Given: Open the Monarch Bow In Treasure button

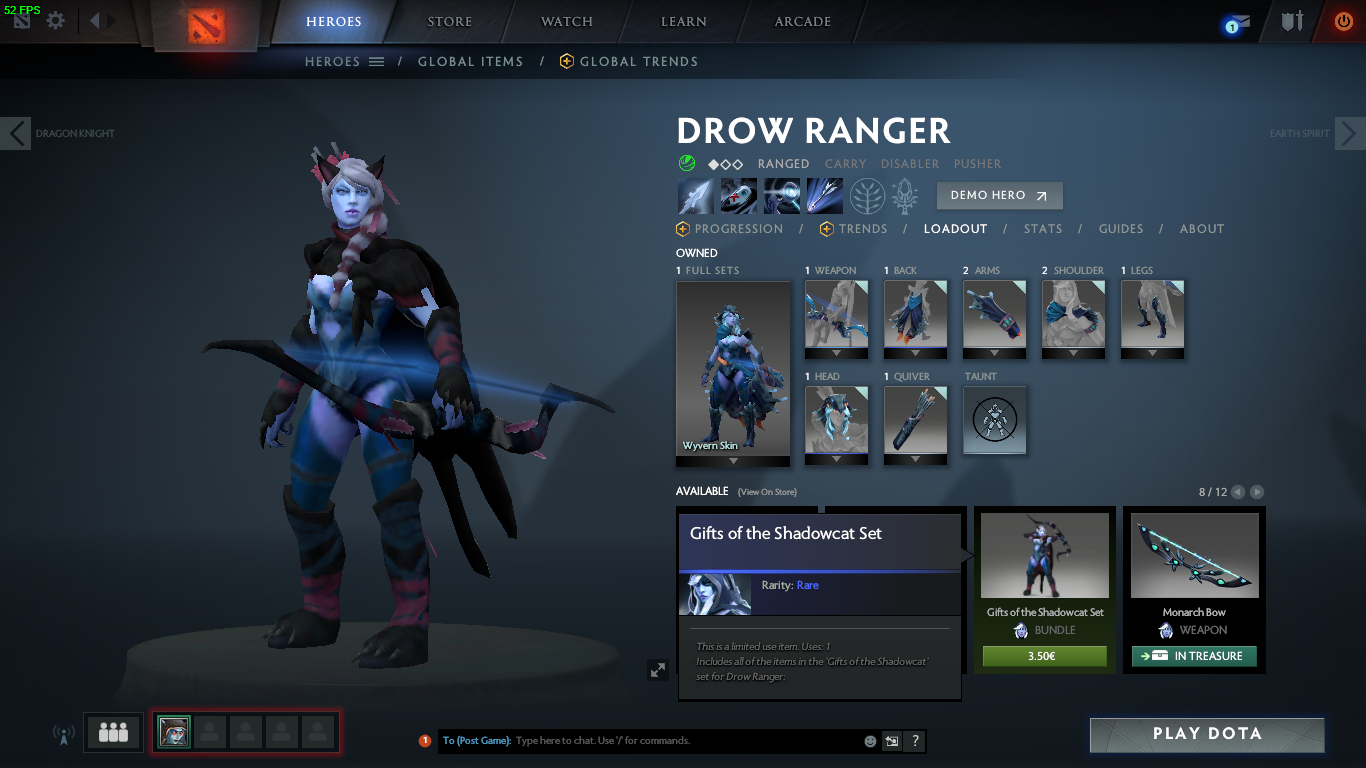Looking at the screenshot, I should click(x=1194, y=657).
